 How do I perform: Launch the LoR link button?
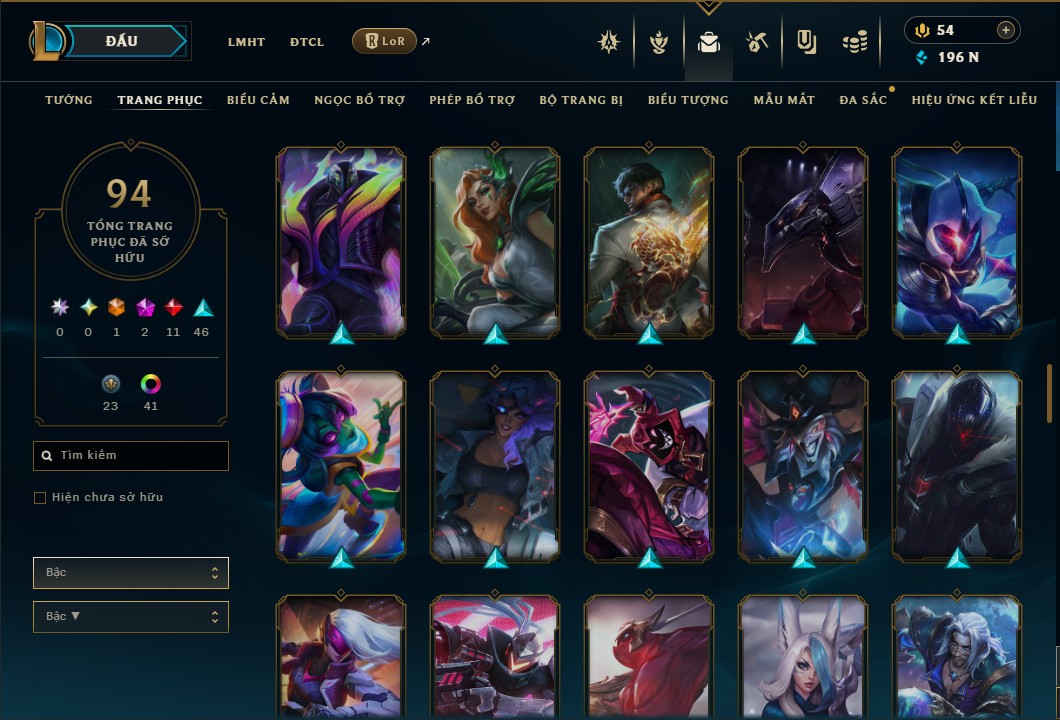[x=384, y=41]
